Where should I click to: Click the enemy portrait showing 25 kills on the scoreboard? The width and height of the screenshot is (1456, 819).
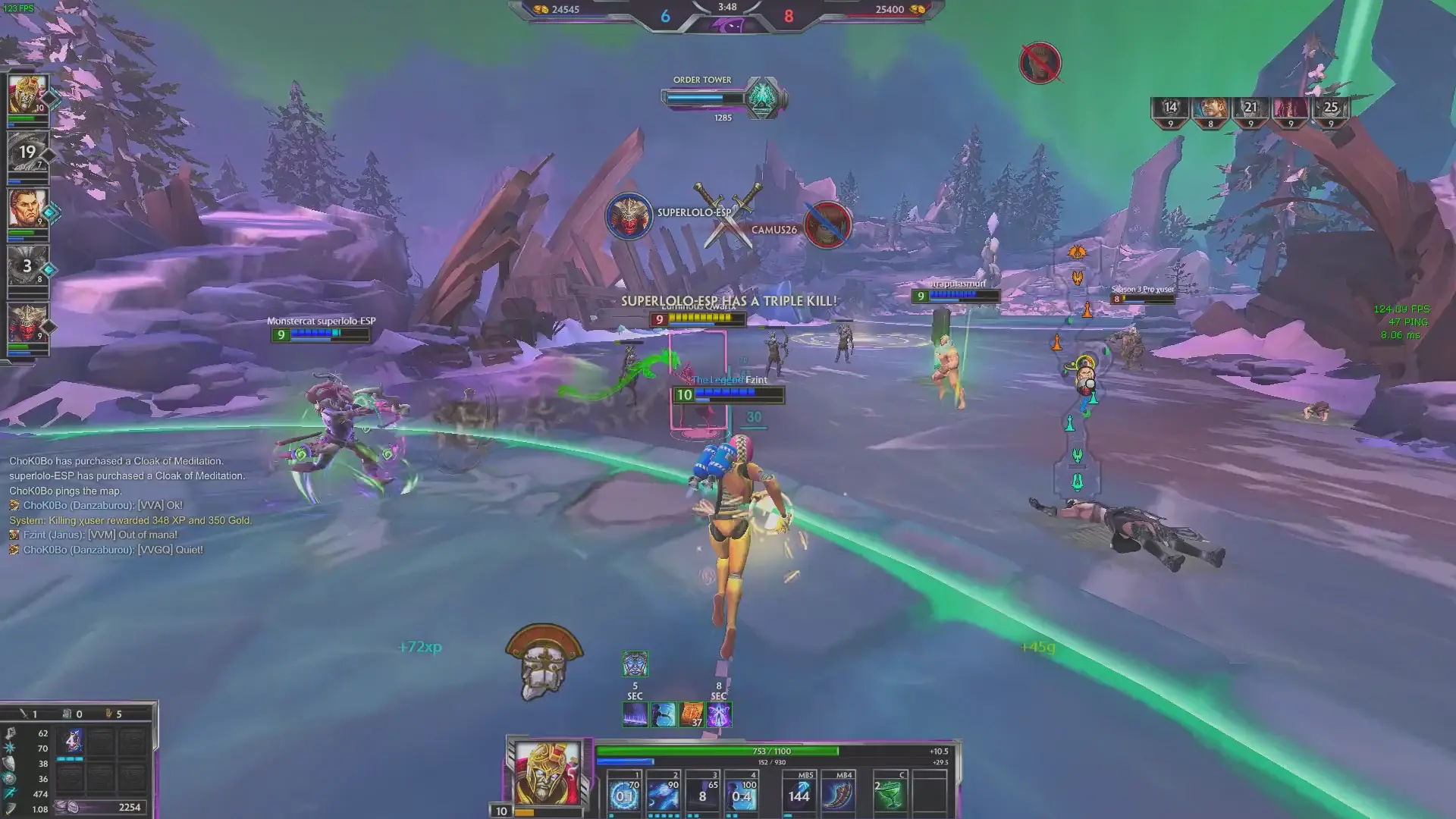(1329, 108)
